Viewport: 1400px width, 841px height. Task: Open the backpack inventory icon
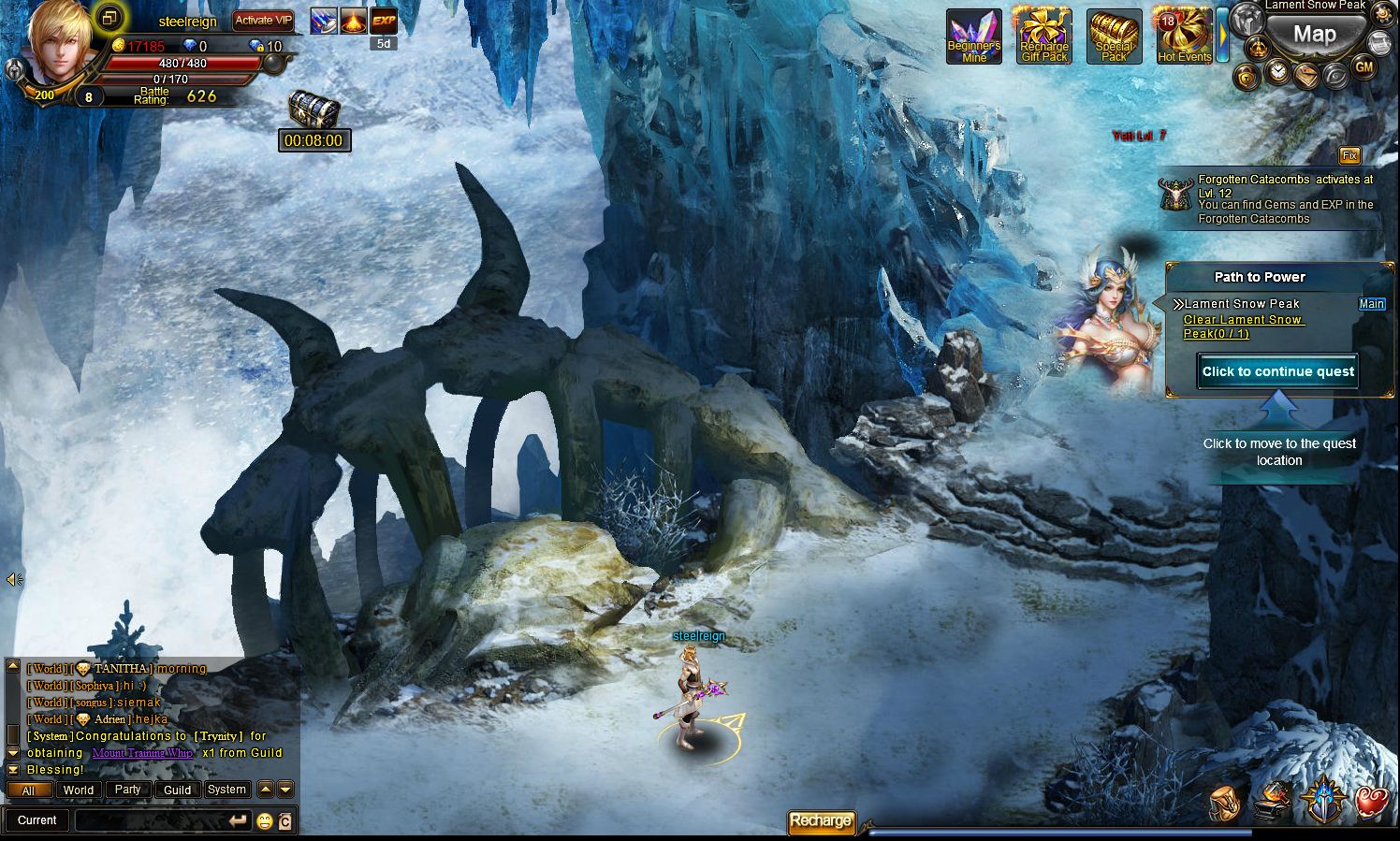pos(1223,802)
